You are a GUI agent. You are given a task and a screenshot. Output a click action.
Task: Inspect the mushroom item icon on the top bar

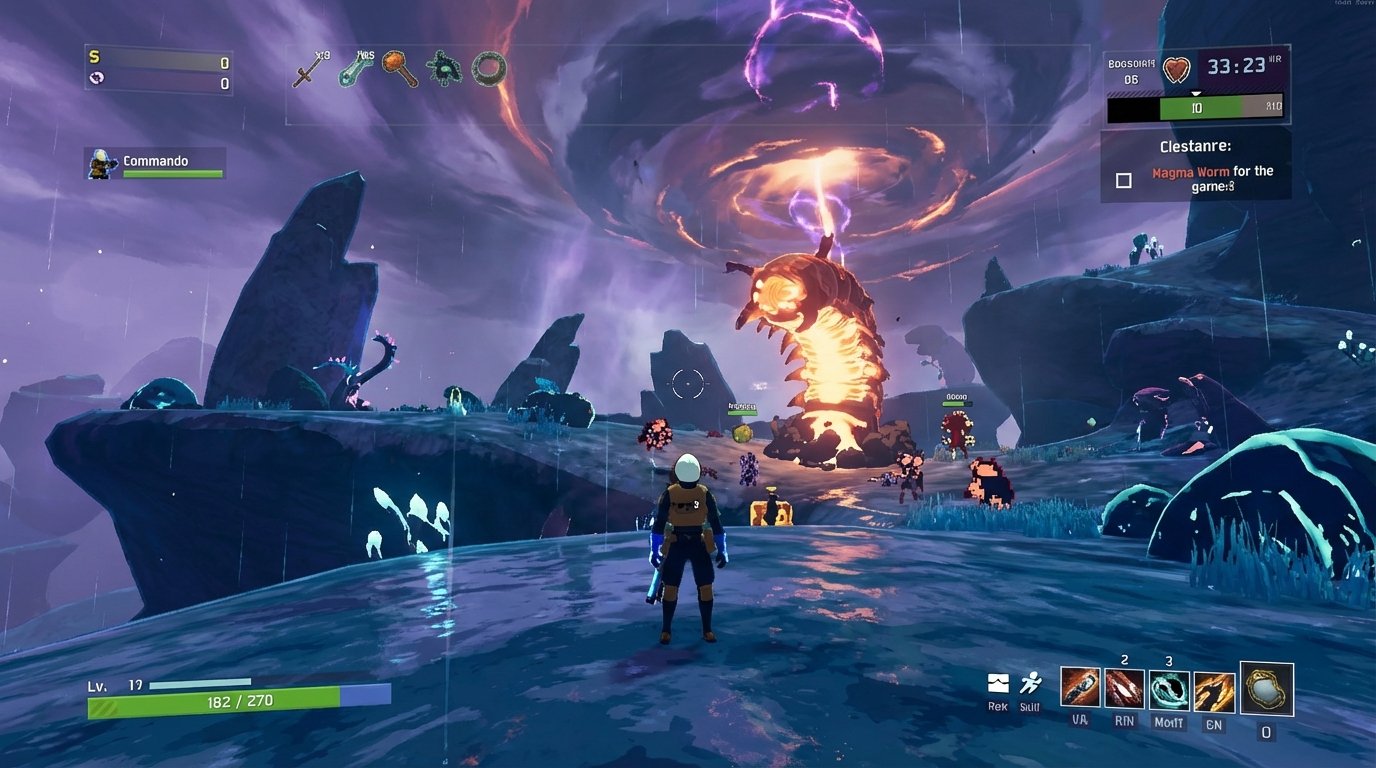[401, 66]
